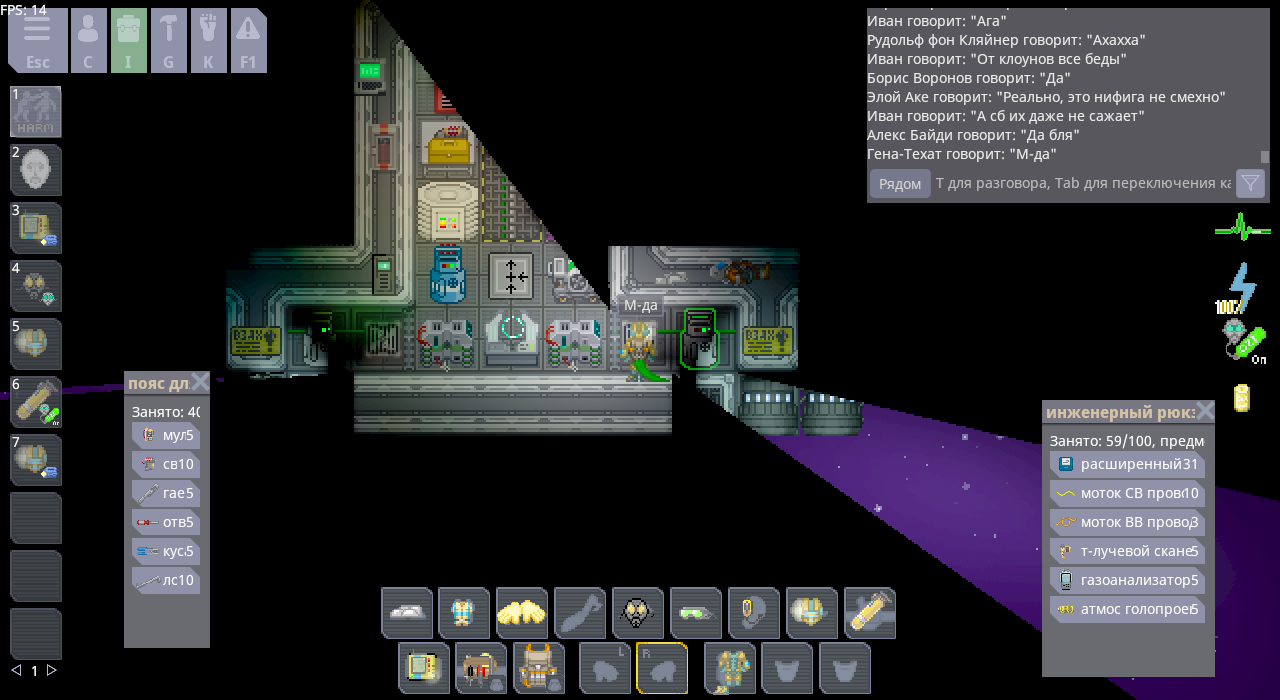Toggle the inventory button (I)
The width and height of the screenshot is (1280, 700).
tap(129, 41)
